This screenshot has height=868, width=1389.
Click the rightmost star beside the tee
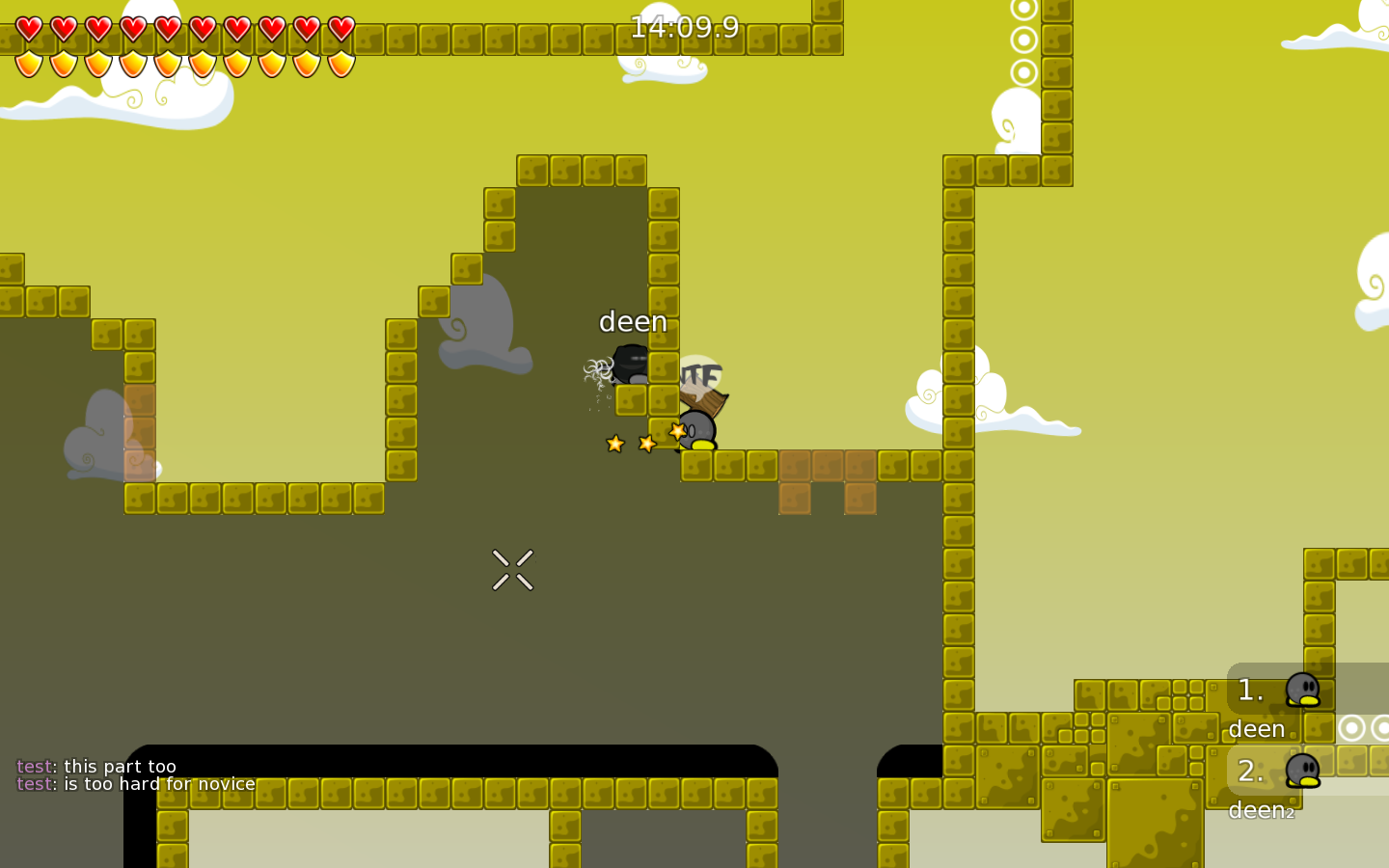click(x=676, y=431)
